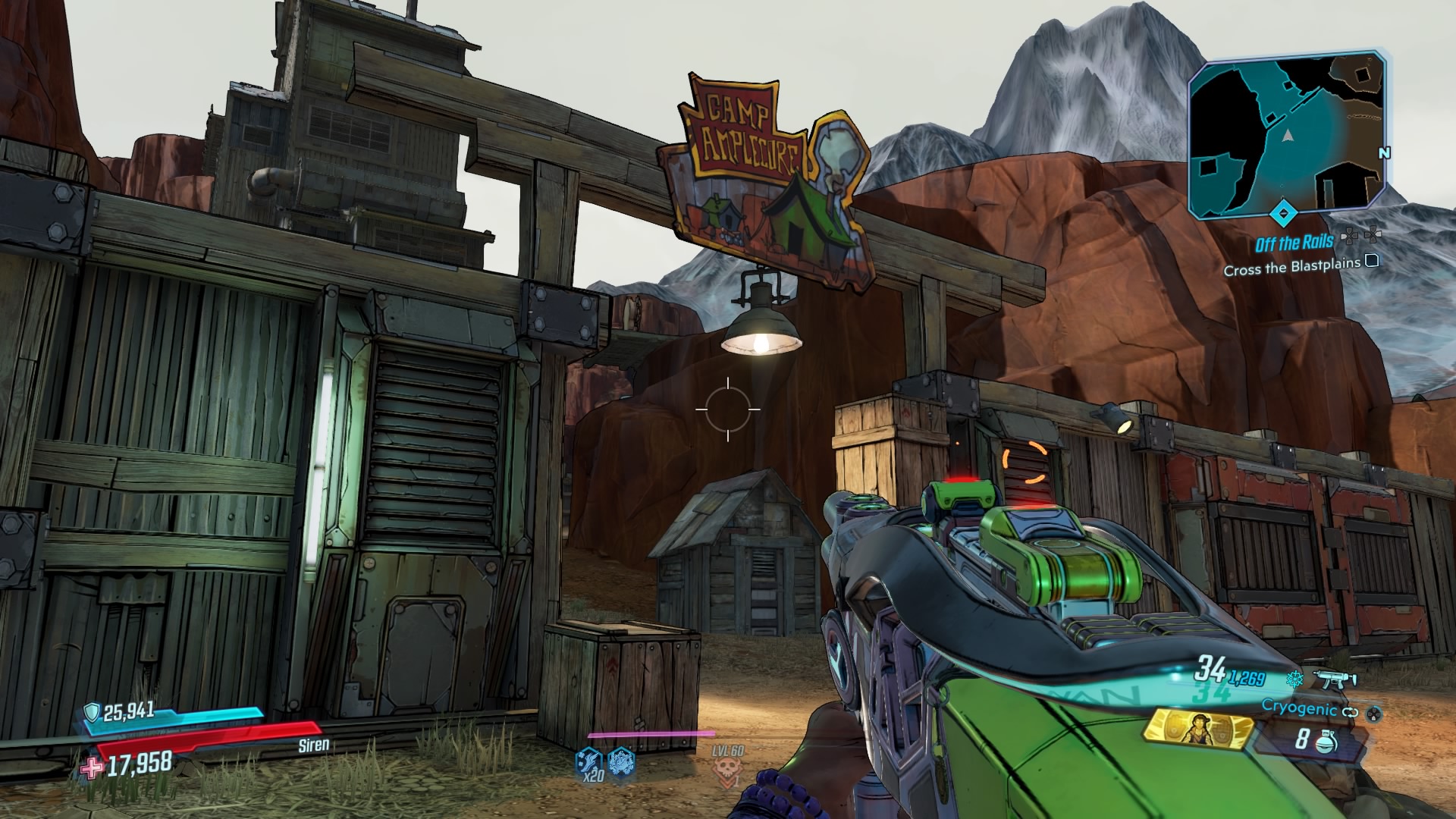The height and width of the screenshot is (819, 1456).
Task: Click the grenade icon beside the 8 count
Action: (x=1326, y=742)
